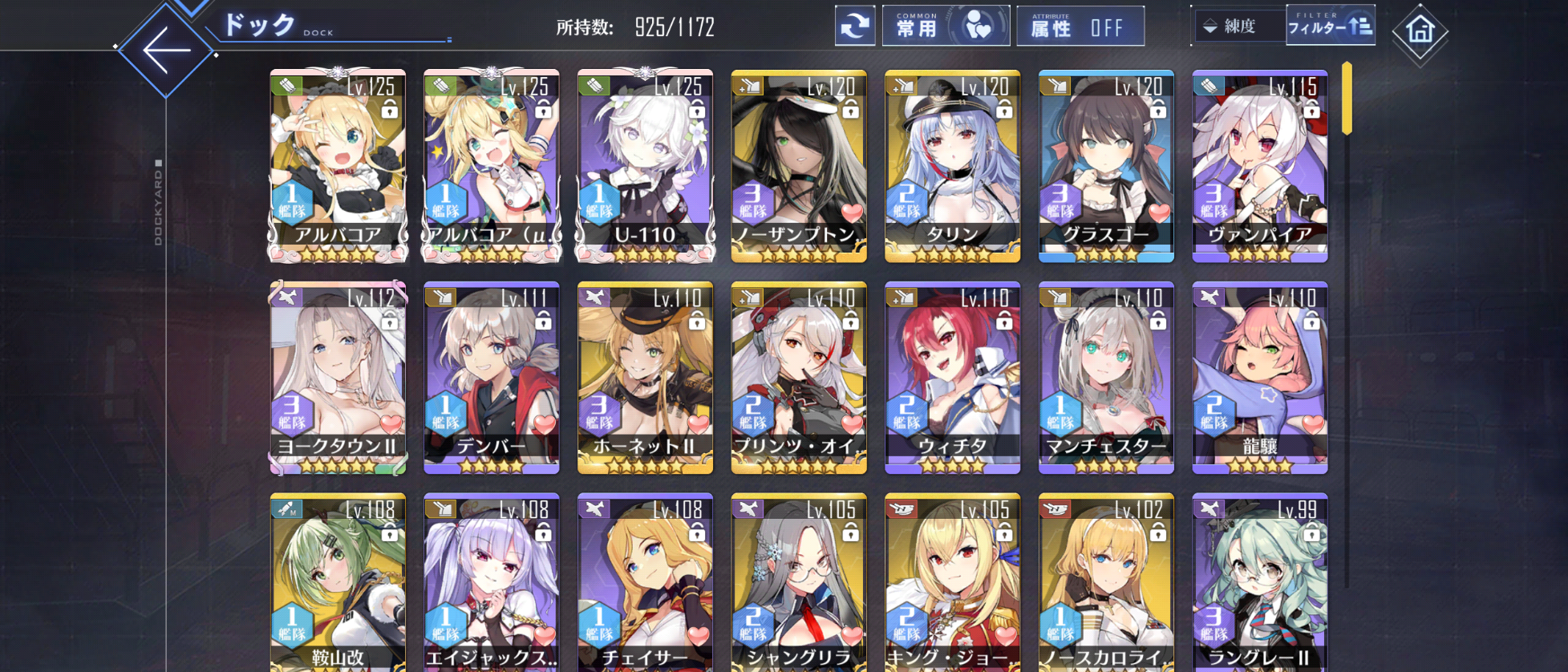Select the ヴァンパイア card
Image resolution: width=1568 pixels, height=672 pixels.
[x=1259, y=166]
